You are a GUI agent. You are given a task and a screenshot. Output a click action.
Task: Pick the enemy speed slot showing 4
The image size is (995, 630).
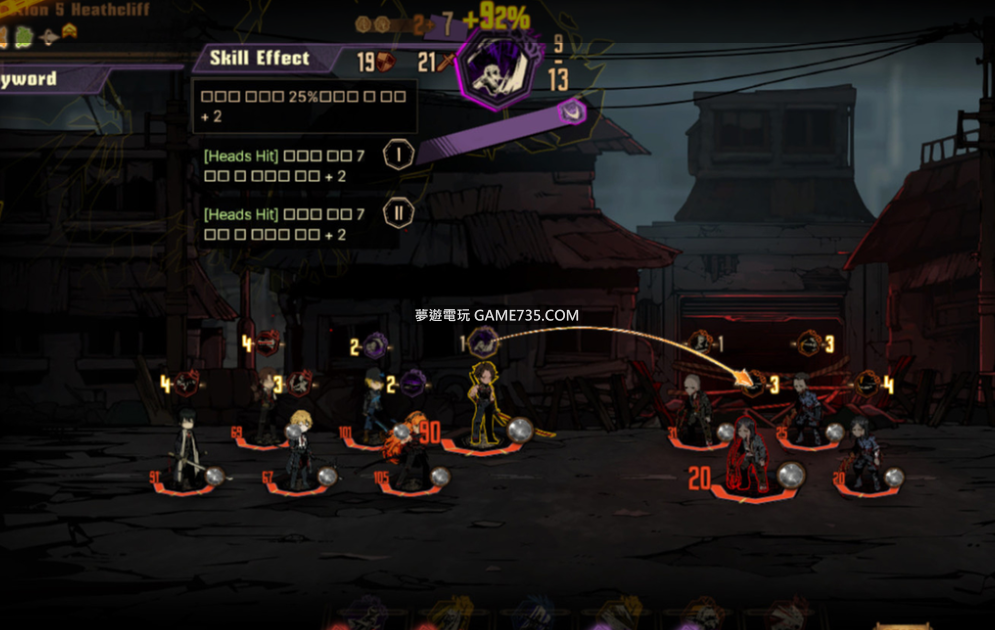[x=868, y=384]
